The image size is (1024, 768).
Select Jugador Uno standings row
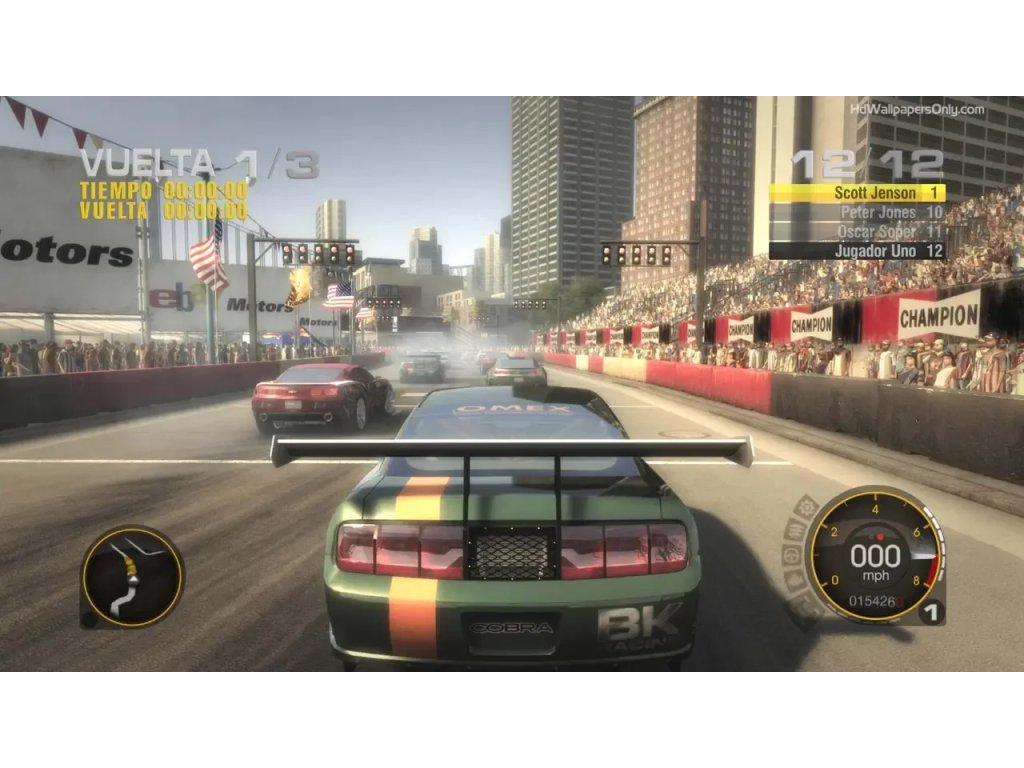(x=857, y=251)
